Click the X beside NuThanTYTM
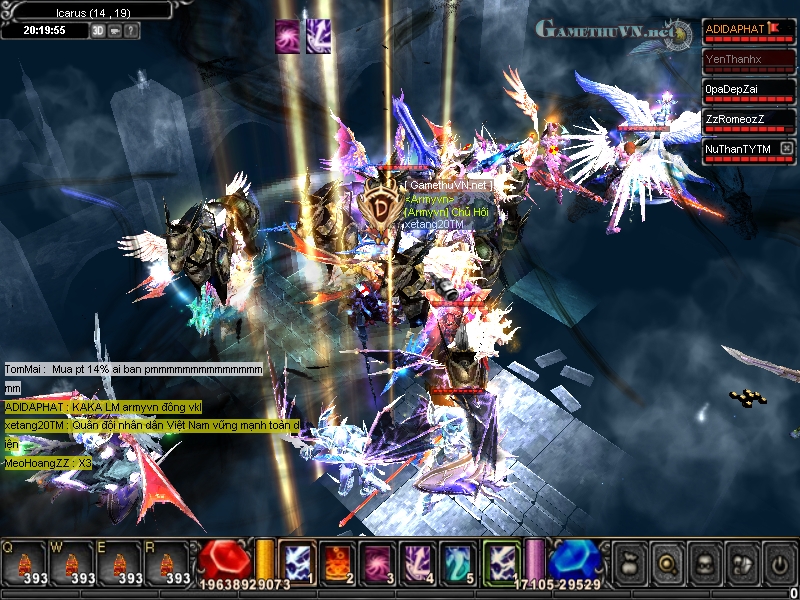800x600 pixels. pyautogui.click(x=787, y=149)
